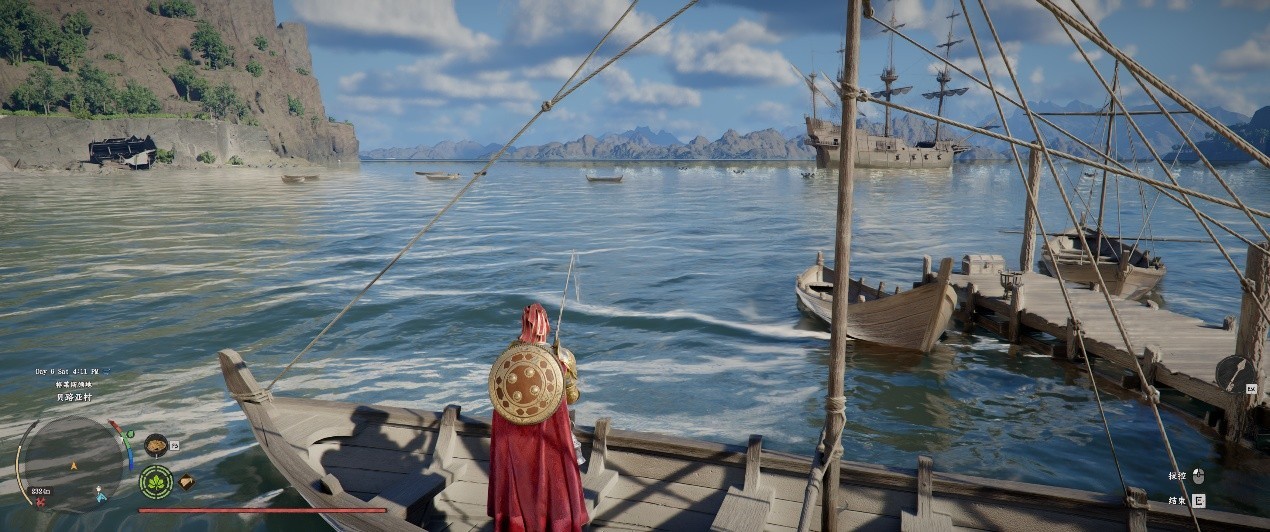Click the red quest marker on minimap

(x=40, y=501)
